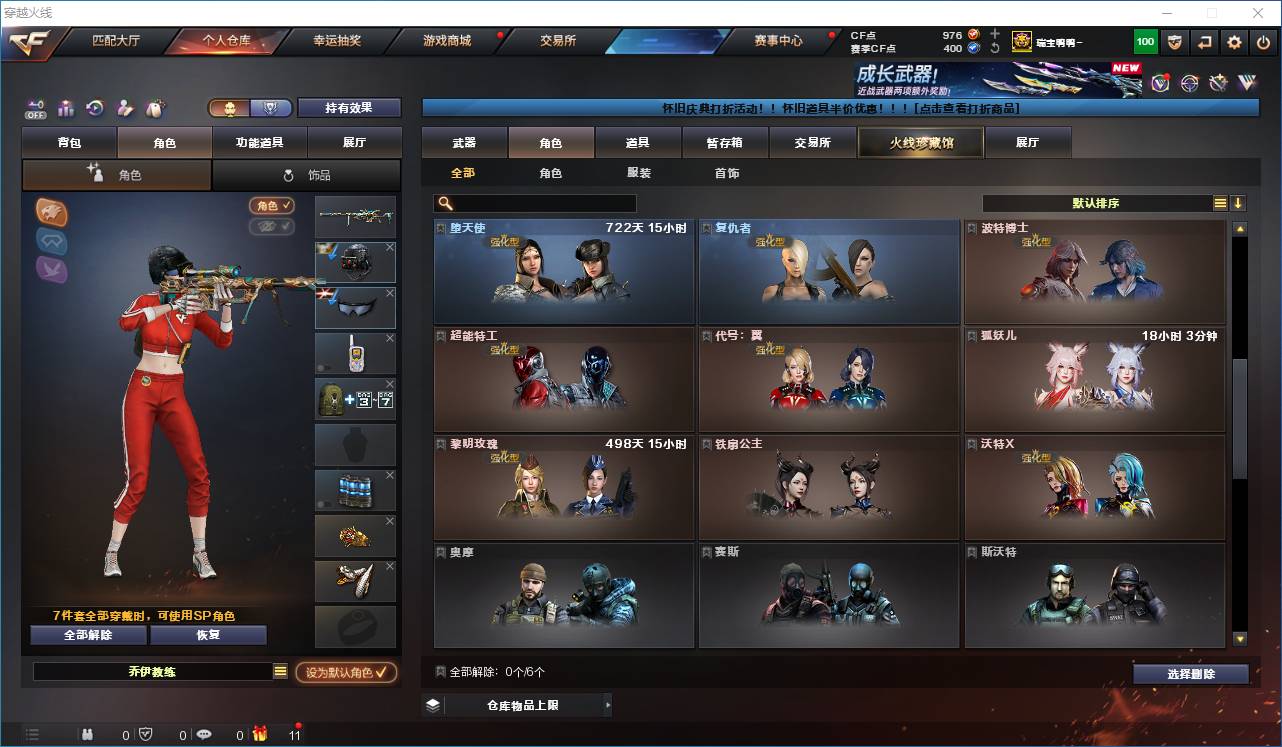Click the friends chat bubble icon at bottom
Screen dimensions: 1282x747
pyautogui.click(x=204, y=732)
